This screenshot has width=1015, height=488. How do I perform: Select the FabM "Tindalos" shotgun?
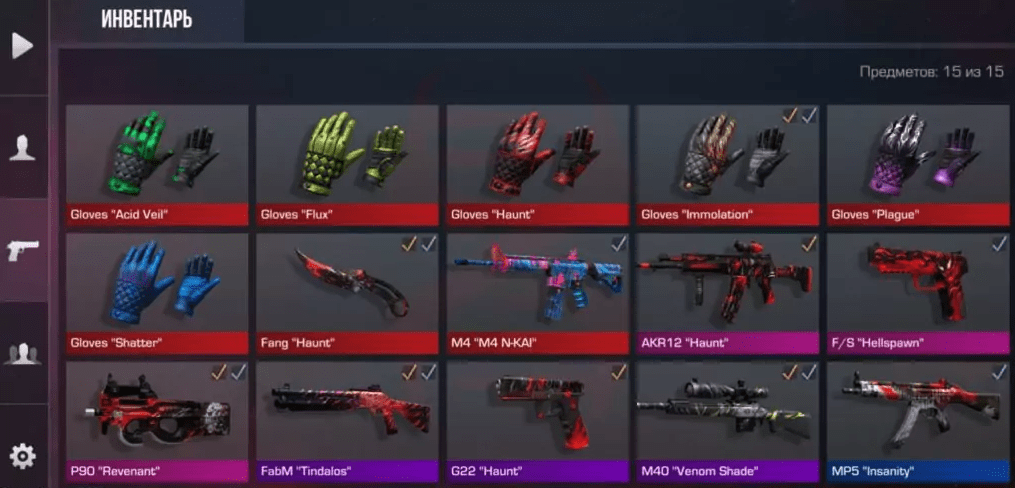[347, 417]
